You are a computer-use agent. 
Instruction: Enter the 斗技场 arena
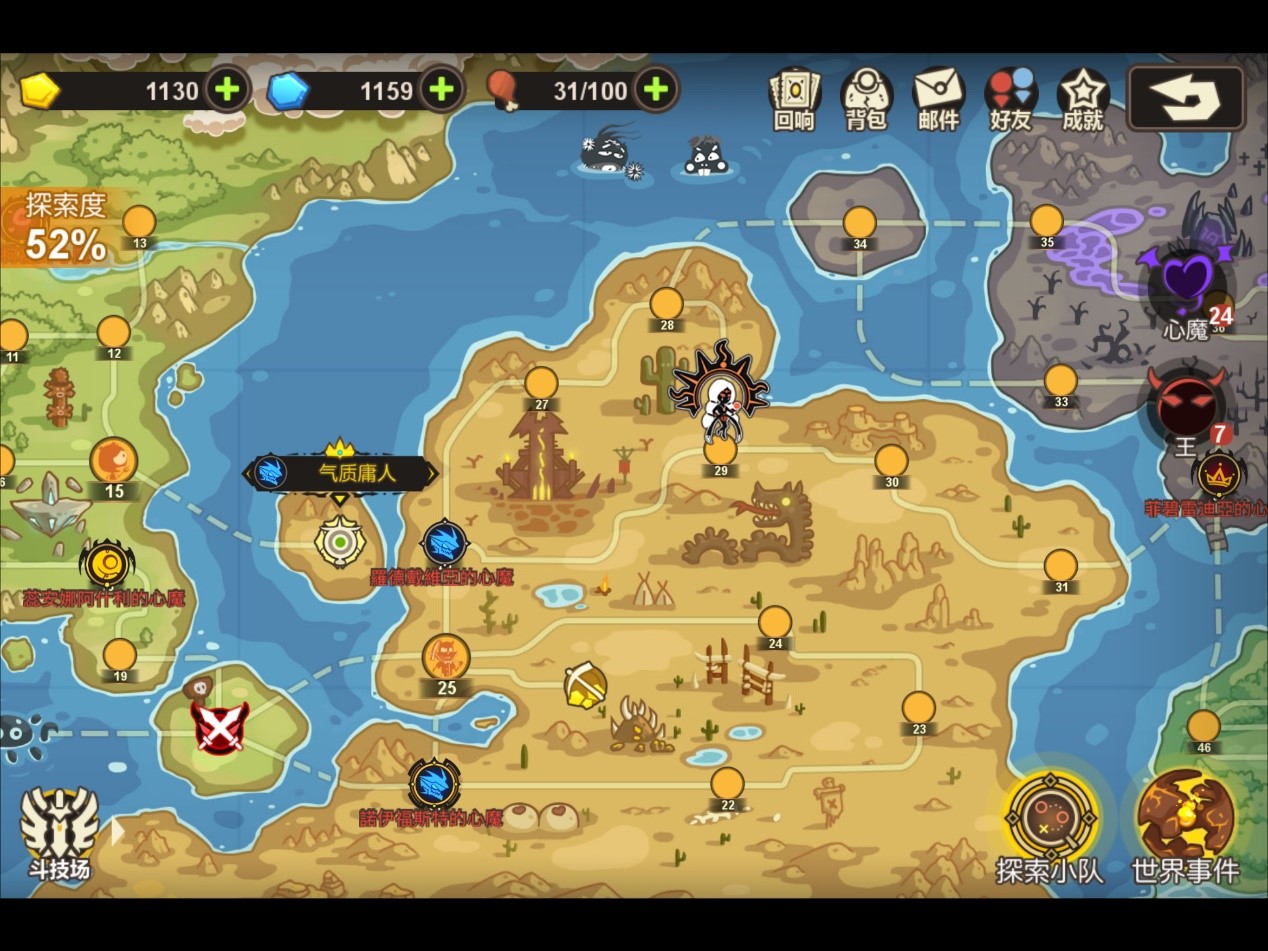60,830
